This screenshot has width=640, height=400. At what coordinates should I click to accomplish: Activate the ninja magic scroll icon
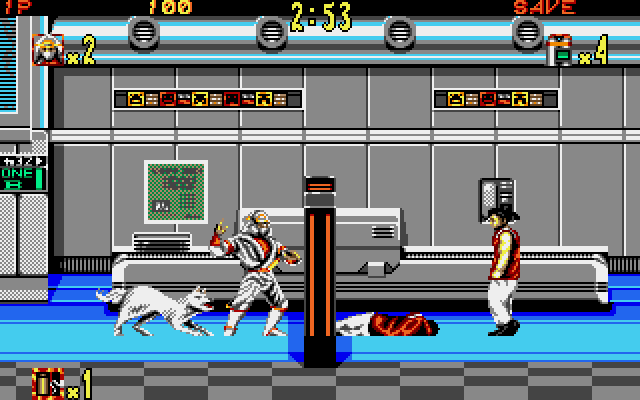pos(47,383)
